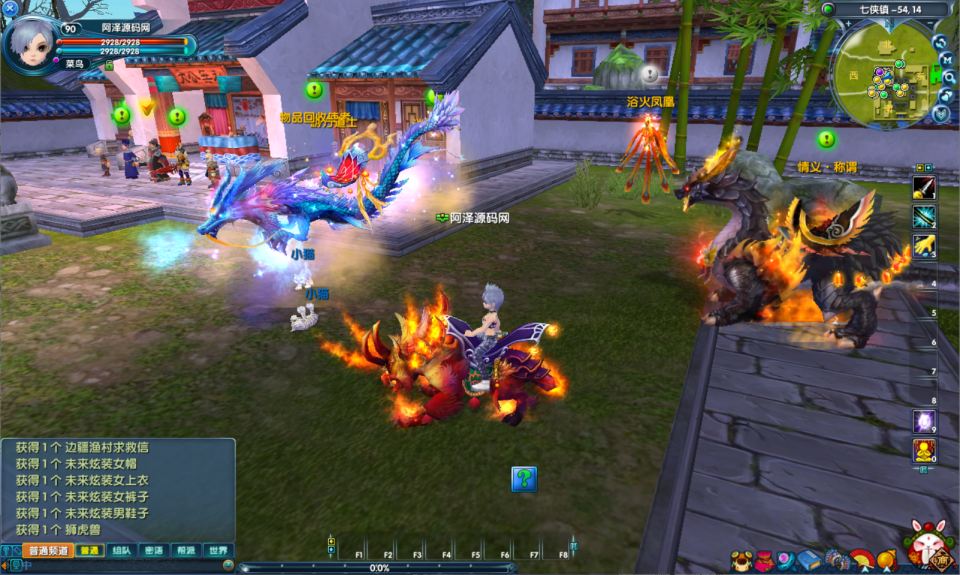Open the red pouch bag icon
960x575 pixels.
click(x=763, y=560)
